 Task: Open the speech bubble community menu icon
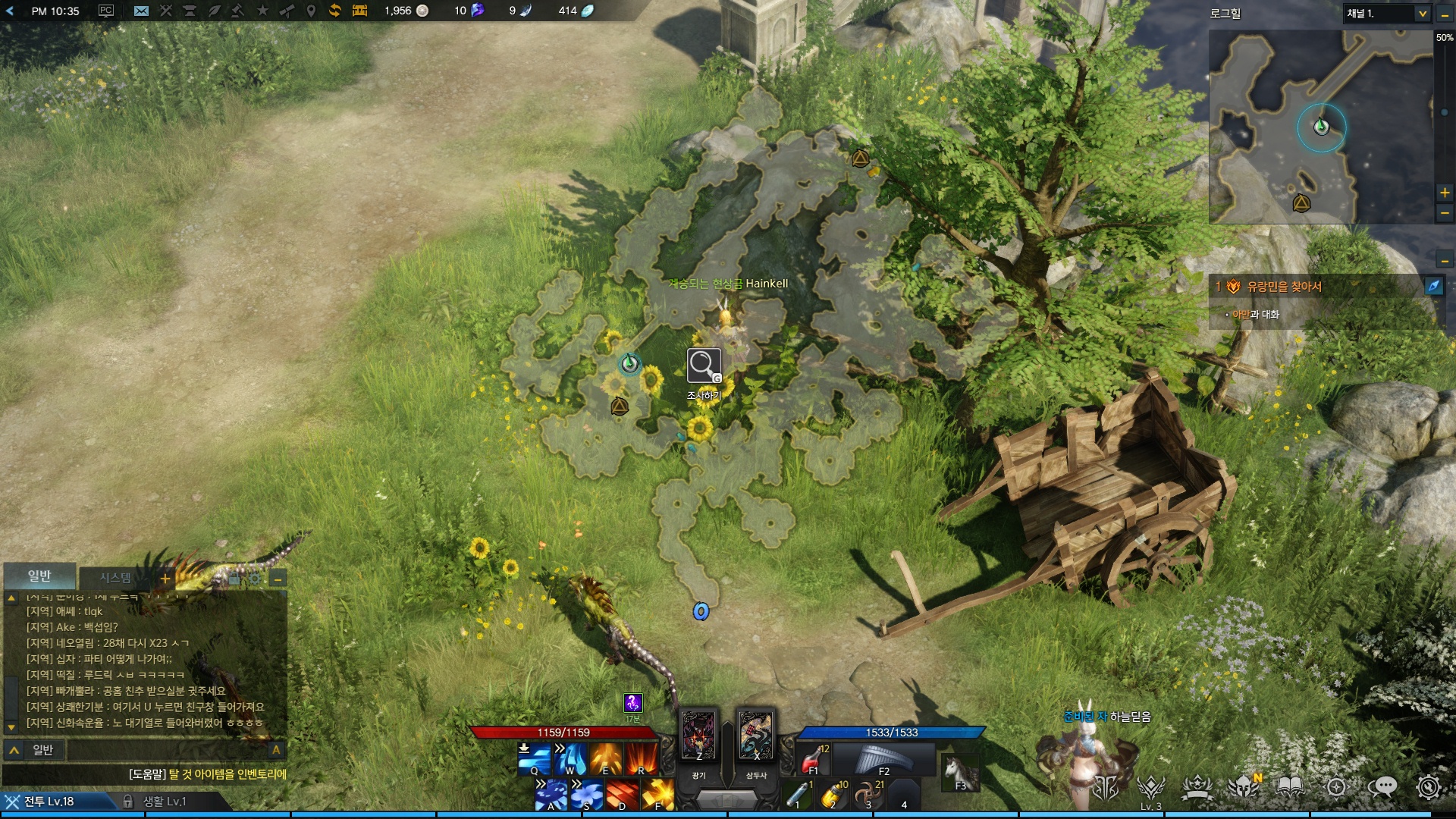(1382, 787)
